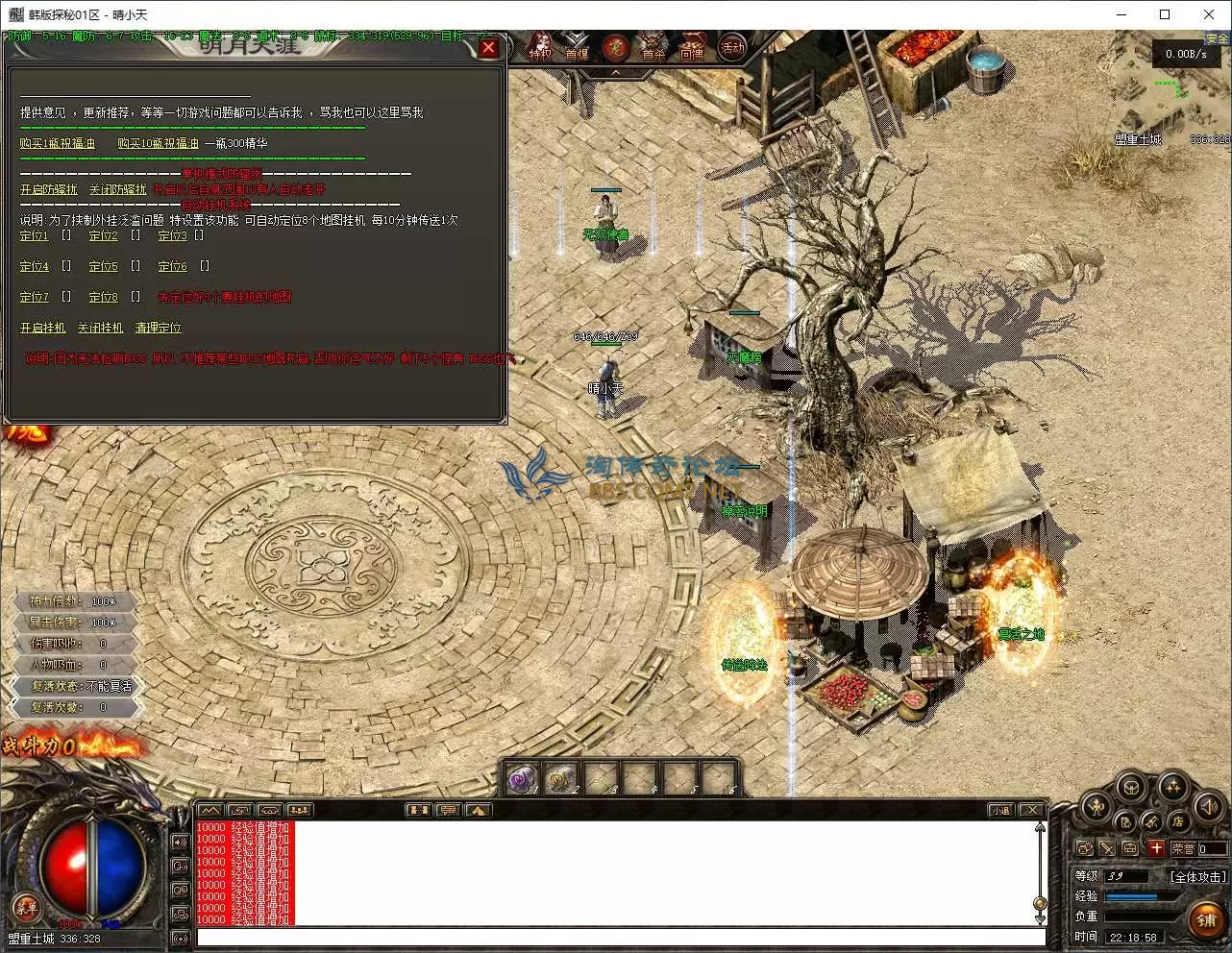This screenshot has width=1232, height=953.
Task: Set the 定位1 location link
Action: point(35,235)
